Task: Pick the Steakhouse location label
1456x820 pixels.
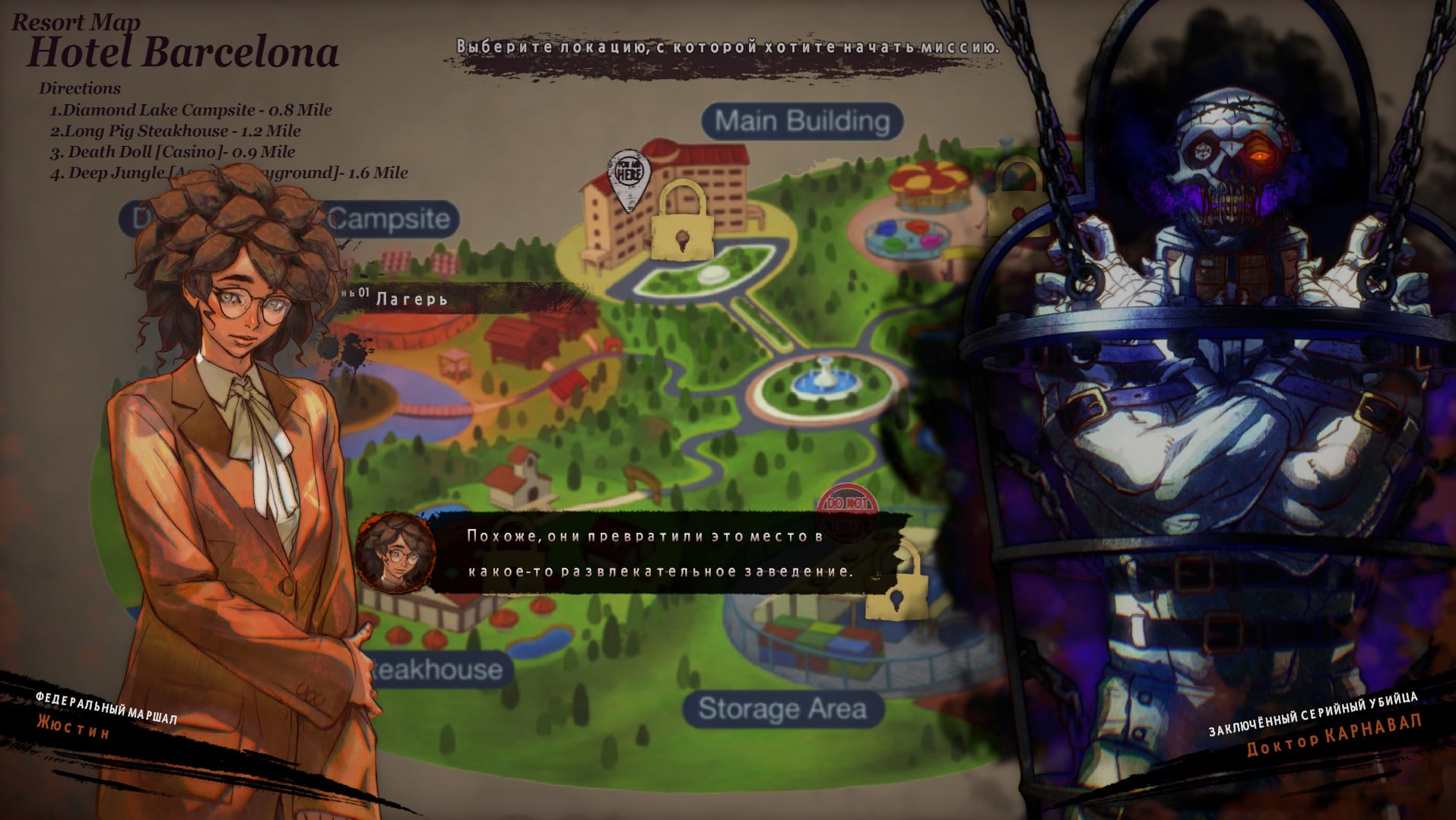Action: point(437,670)
